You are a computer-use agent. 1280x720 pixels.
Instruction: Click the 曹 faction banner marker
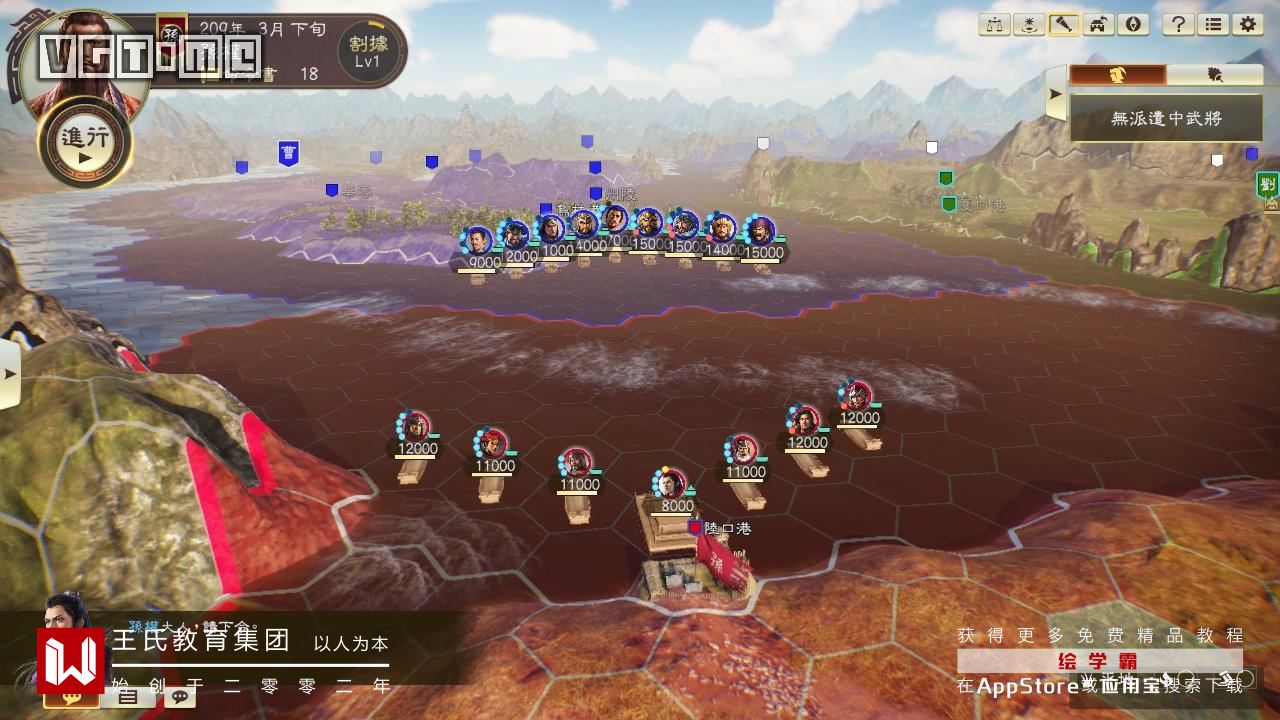point(289,153)
